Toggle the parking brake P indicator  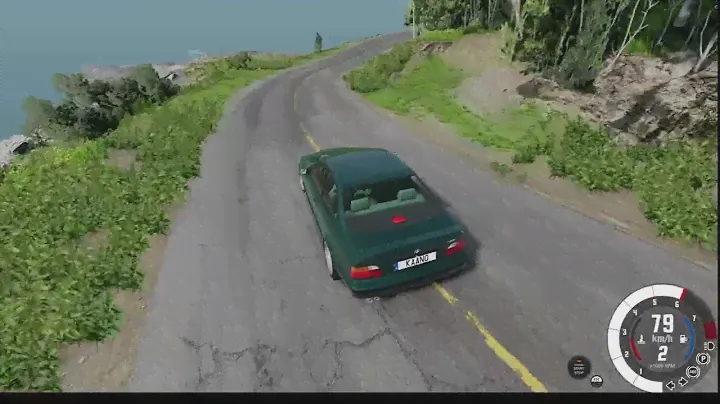click(x=703, y=359)
